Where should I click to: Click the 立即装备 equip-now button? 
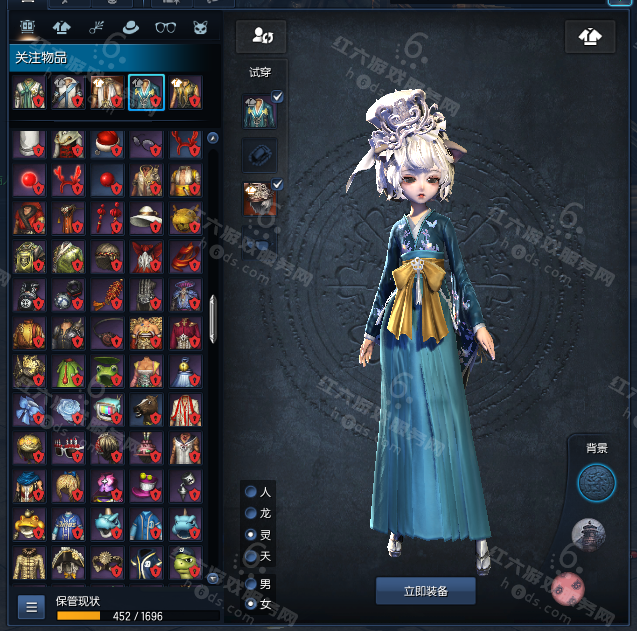click(x=425, y=591)
